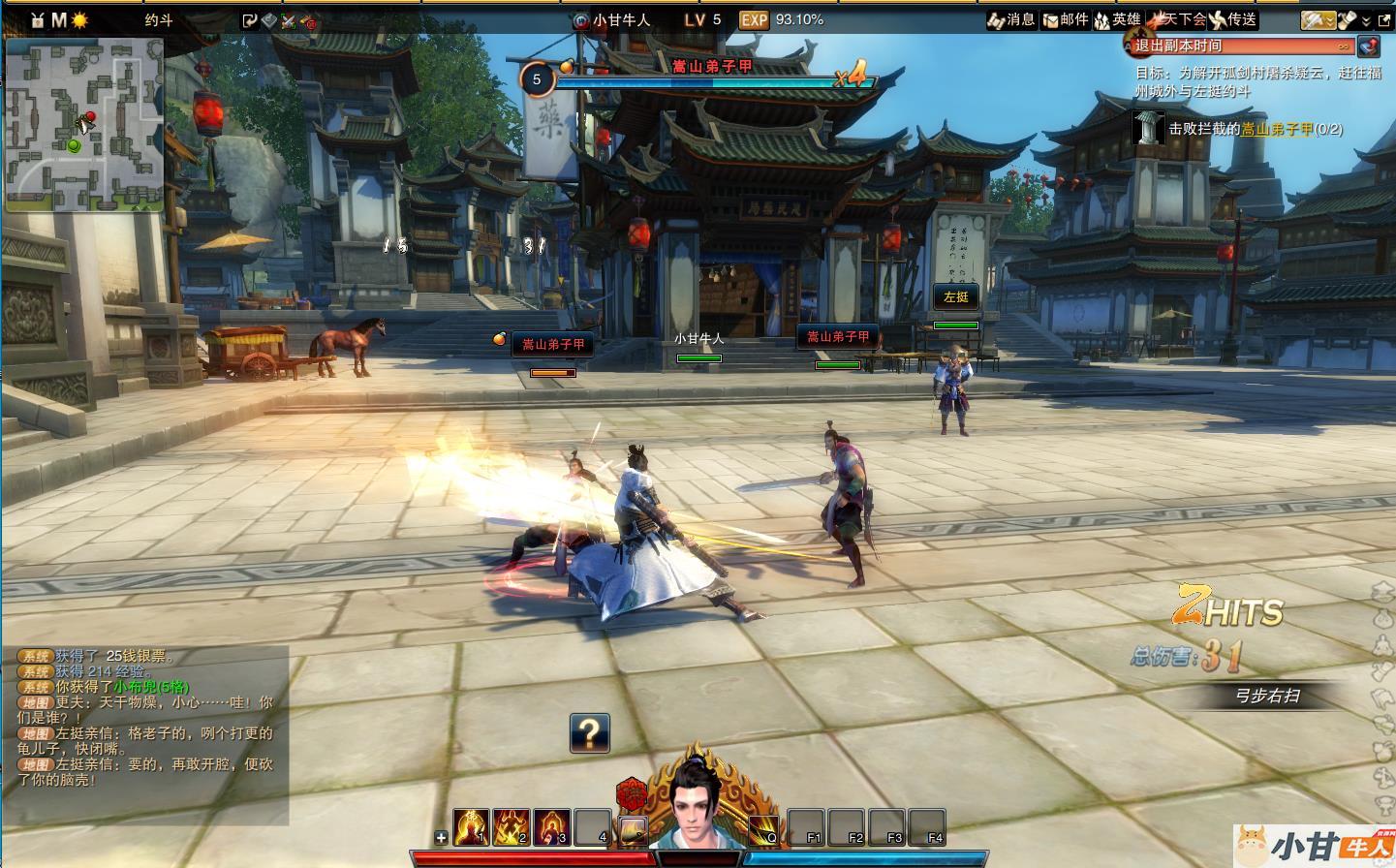Click the plus button beside the hotbar

pyautogui.click(x=441, y=837)
